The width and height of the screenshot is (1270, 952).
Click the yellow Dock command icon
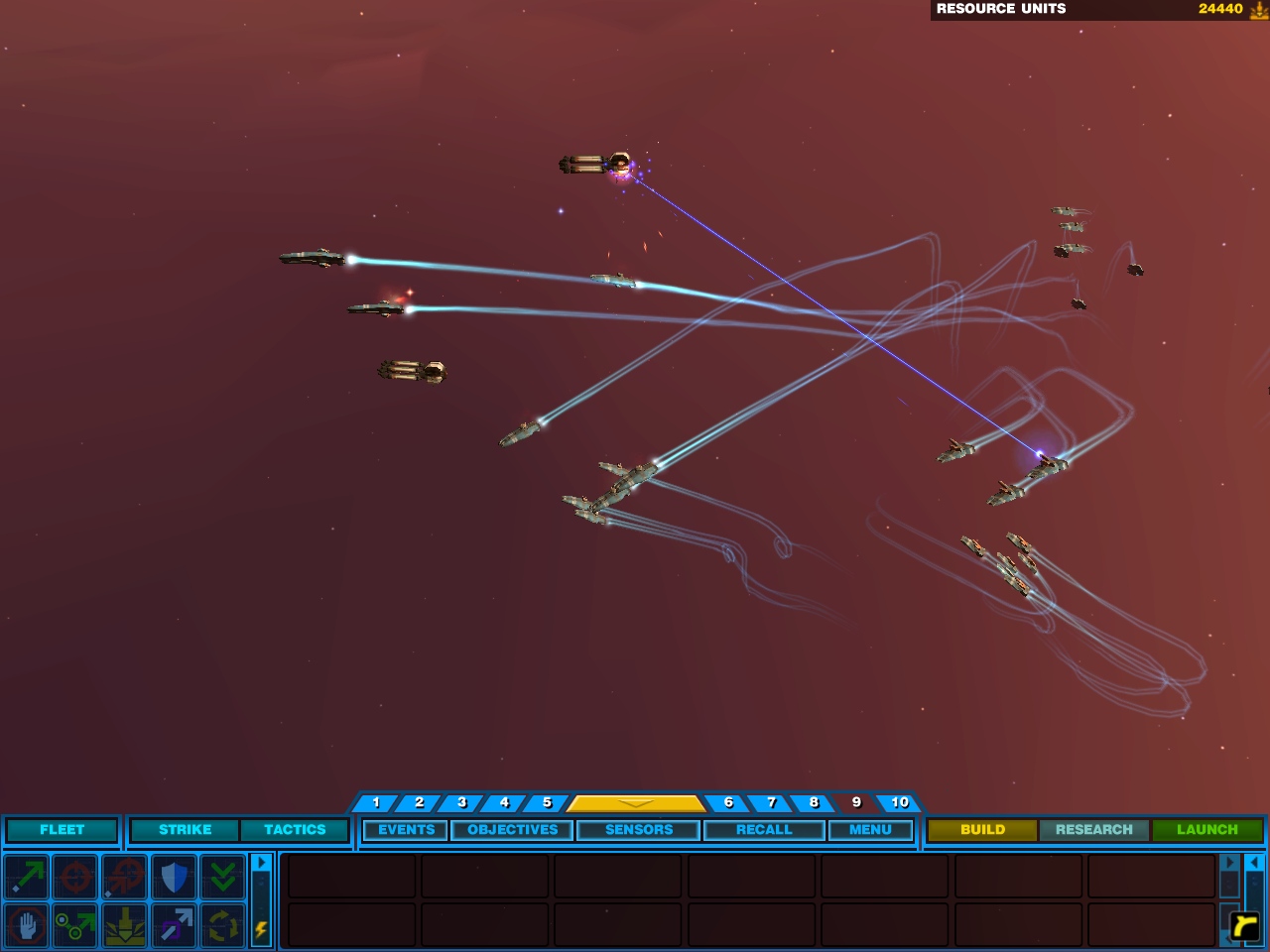(x=125, y=926)
